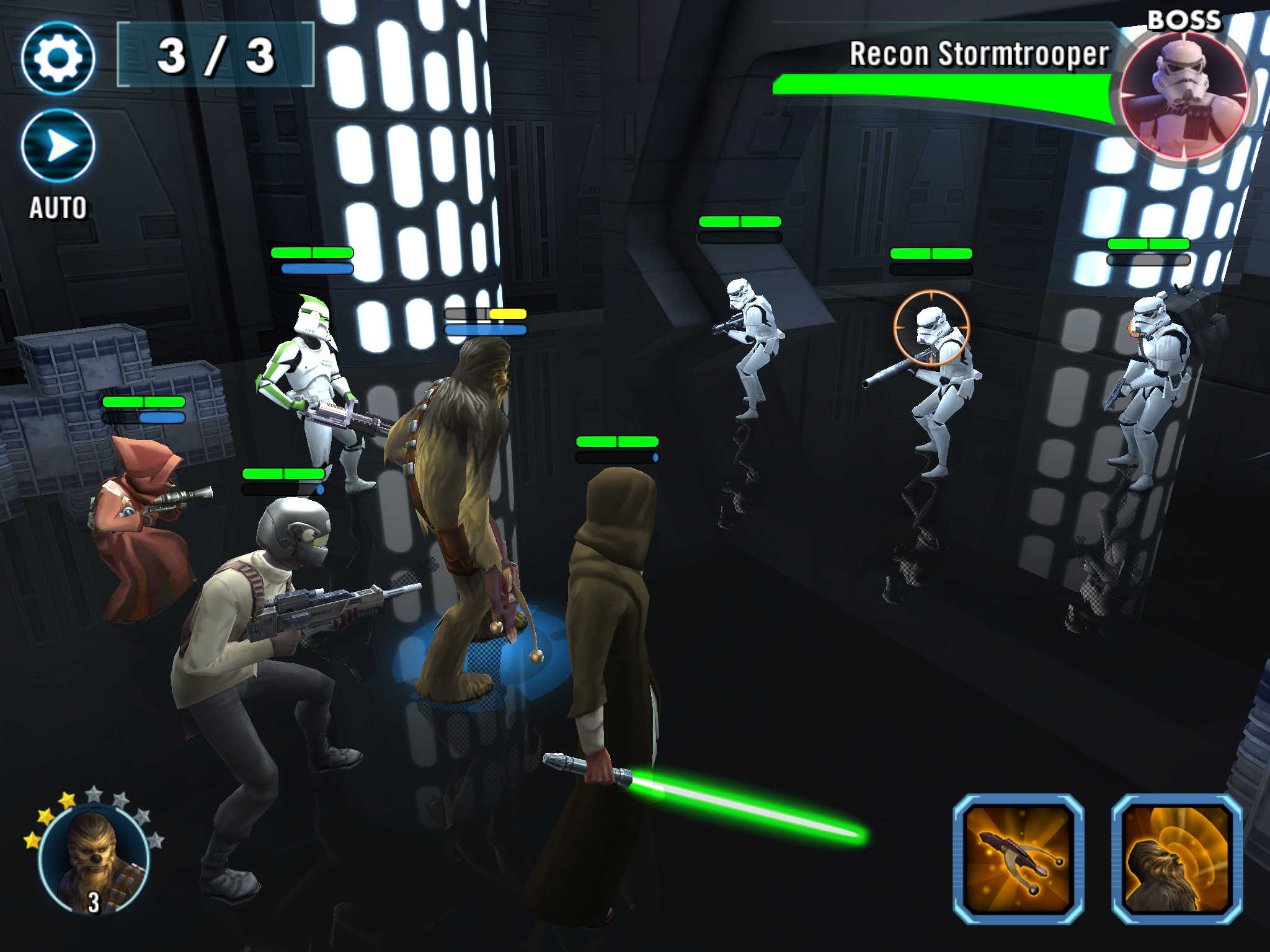This screenshot has height=952, width=1270.
Task: Activate Chewbacca's roar ability
Action: click(1177, 859)
